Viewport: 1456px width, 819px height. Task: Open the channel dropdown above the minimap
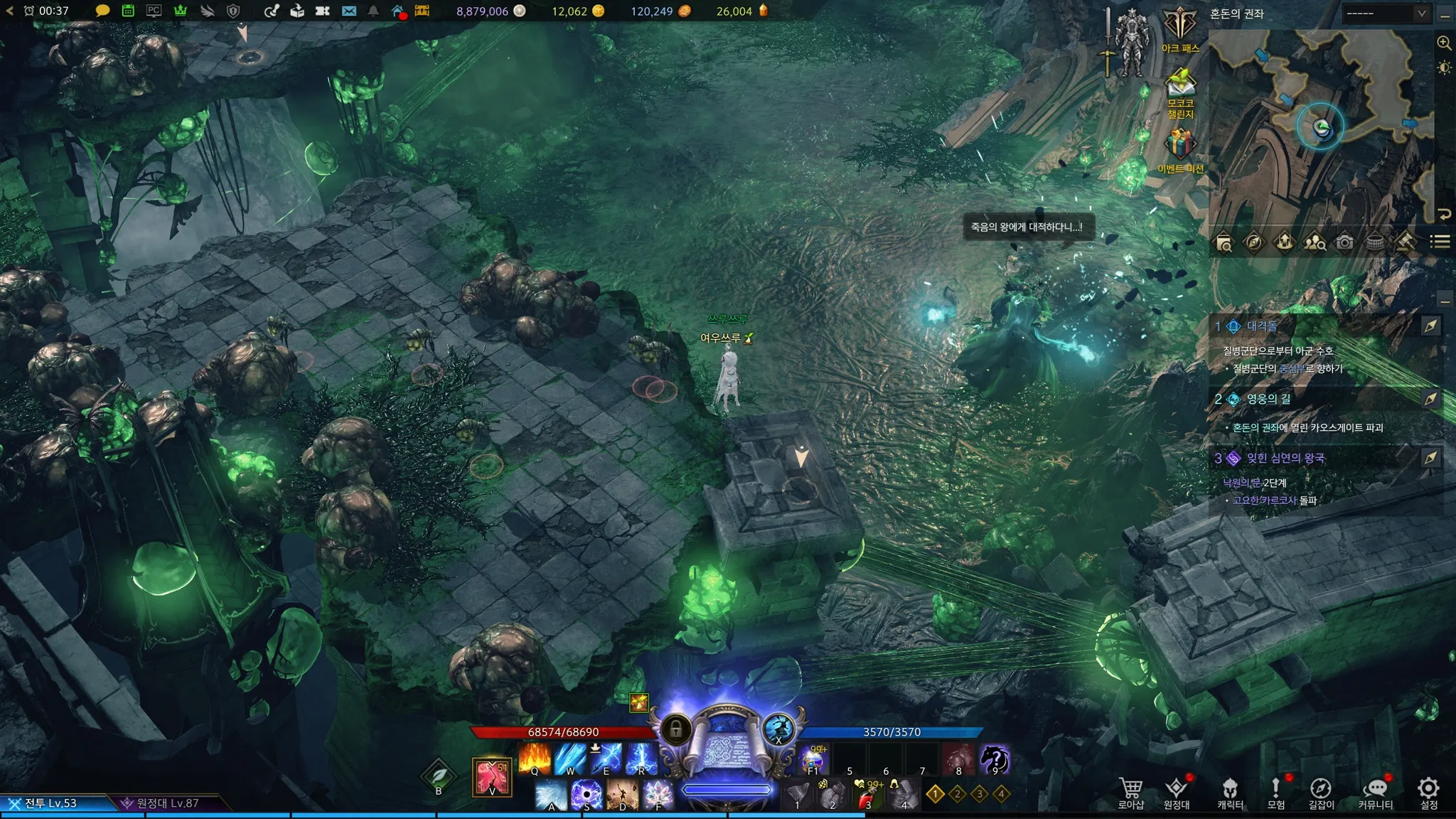tap(1386, 14)
